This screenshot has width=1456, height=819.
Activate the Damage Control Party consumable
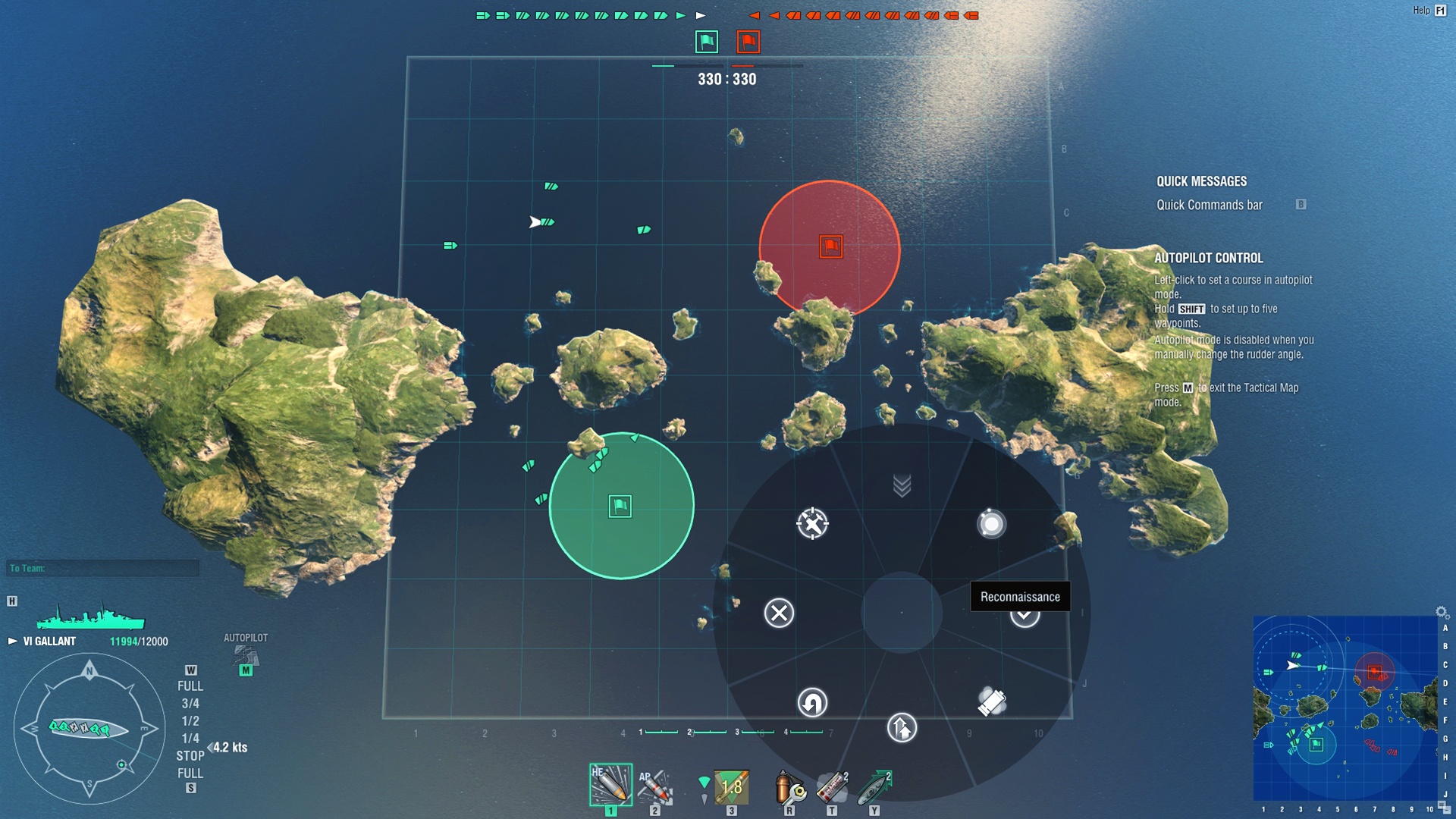[x=789, y=786]
